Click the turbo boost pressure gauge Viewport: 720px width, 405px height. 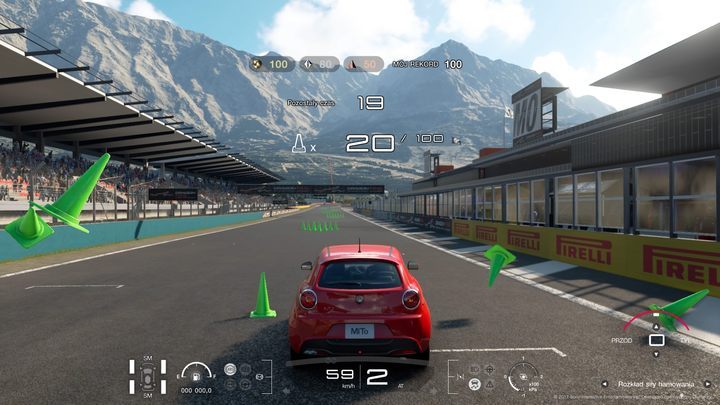523,377
